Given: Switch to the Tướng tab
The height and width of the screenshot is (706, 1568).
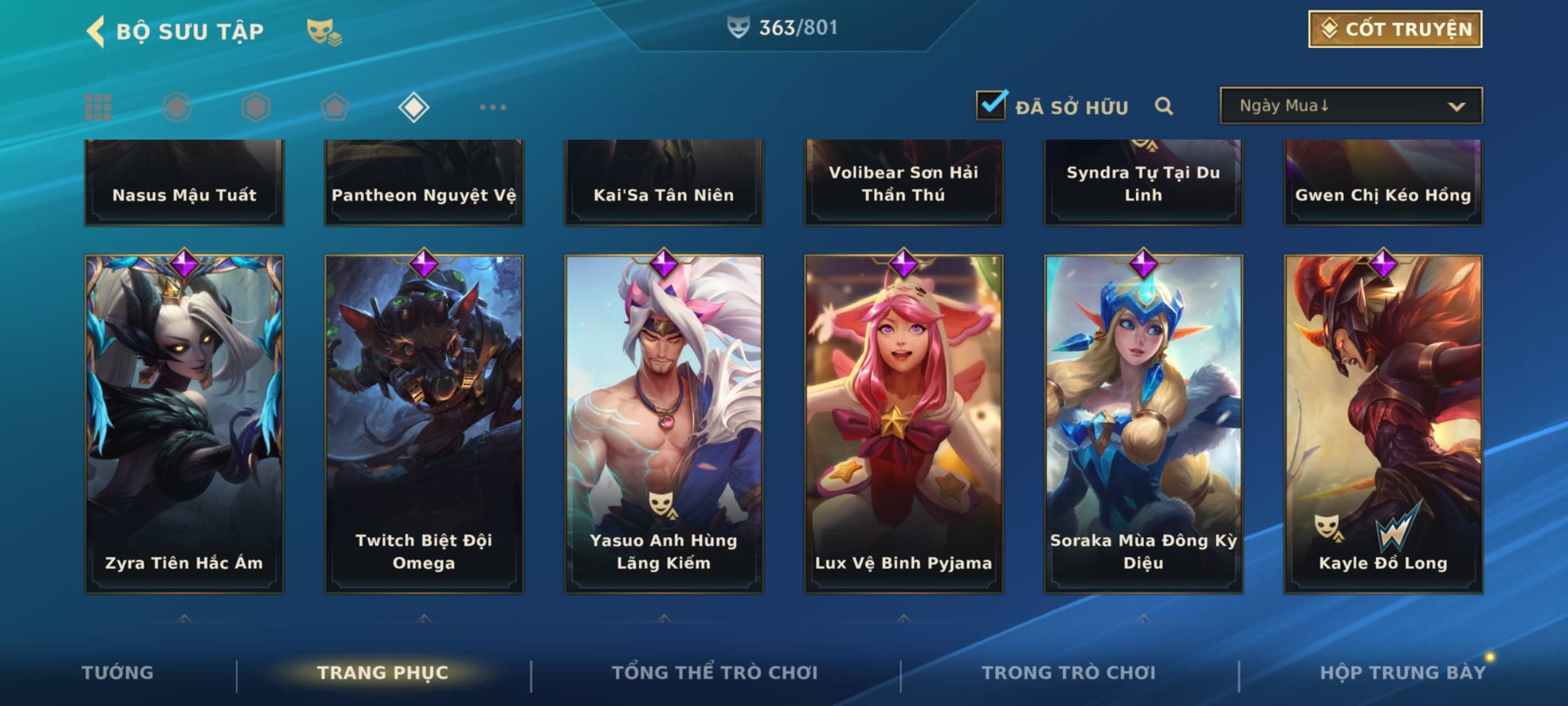Looking at the screenshot, I should pyautogui.click(x=118, y=673).
